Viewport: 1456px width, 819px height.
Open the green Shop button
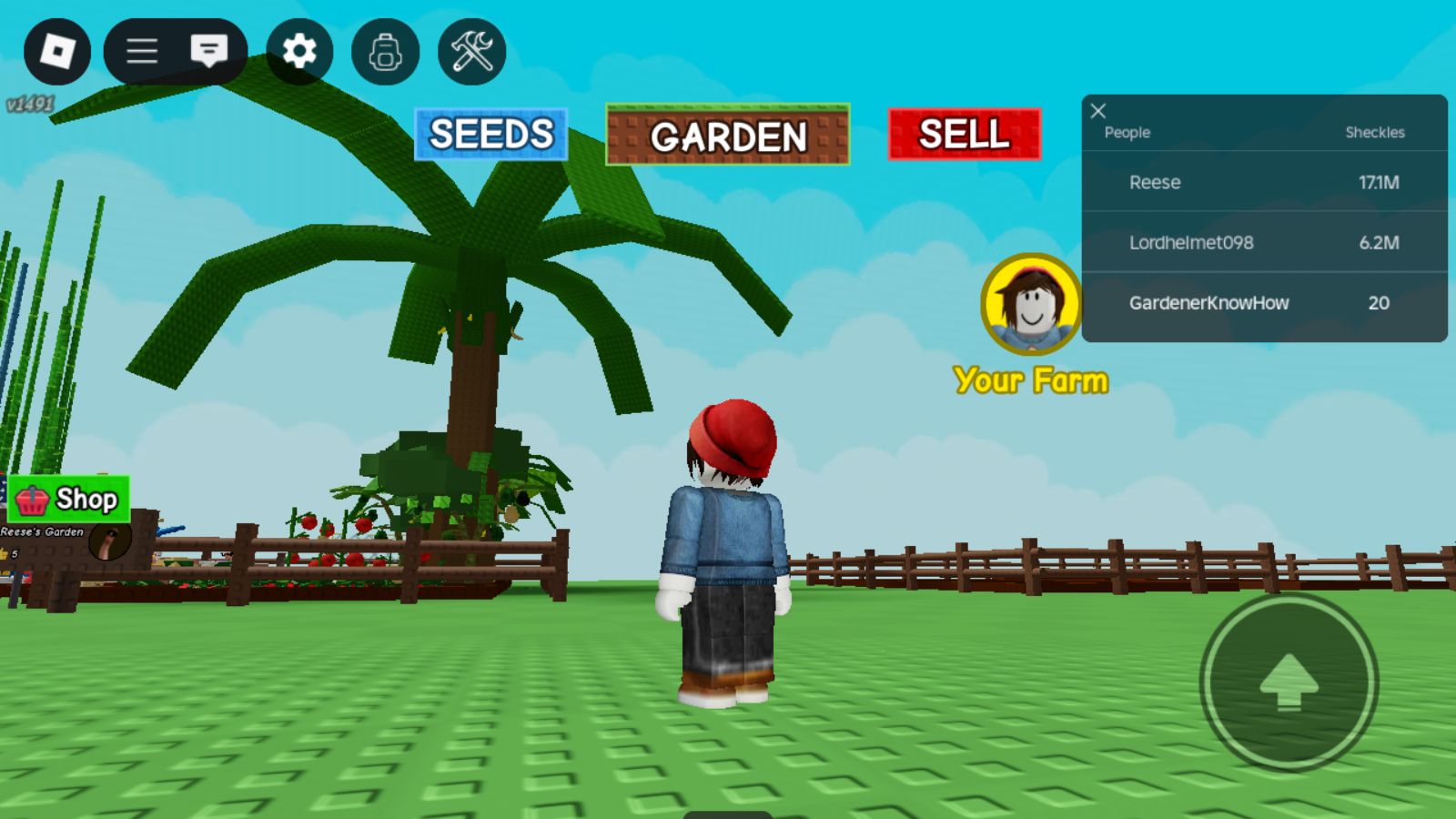tap(69, 499)
